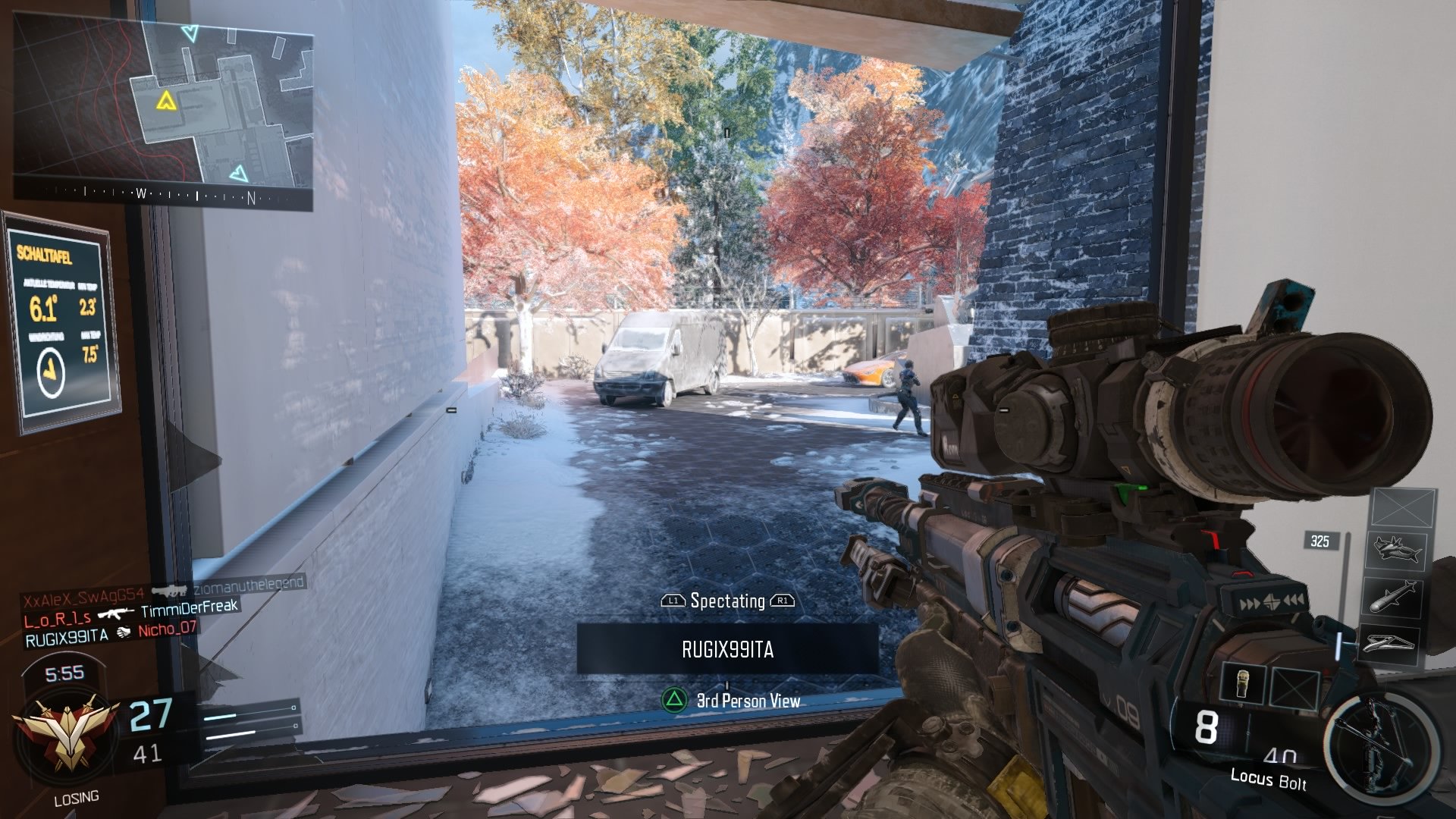
Task: Activate the fighter jet scorestreak icon
Action: coord(1395,549)
